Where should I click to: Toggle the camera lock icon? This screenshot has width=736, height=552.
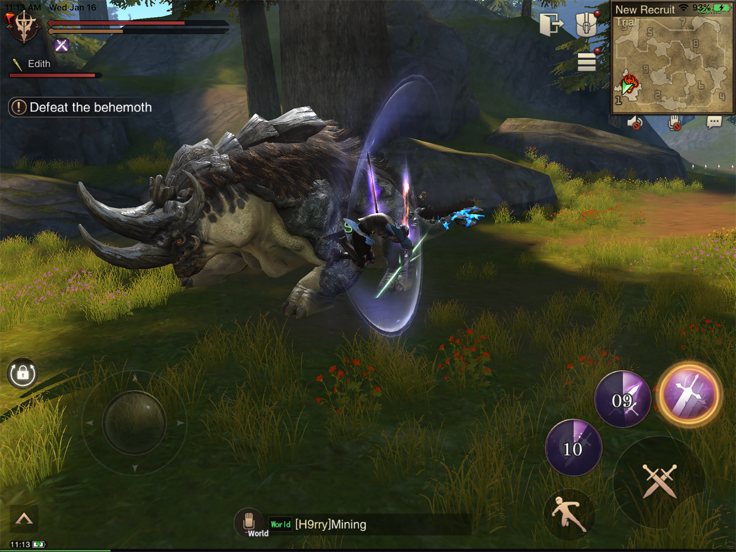point(22,374)
